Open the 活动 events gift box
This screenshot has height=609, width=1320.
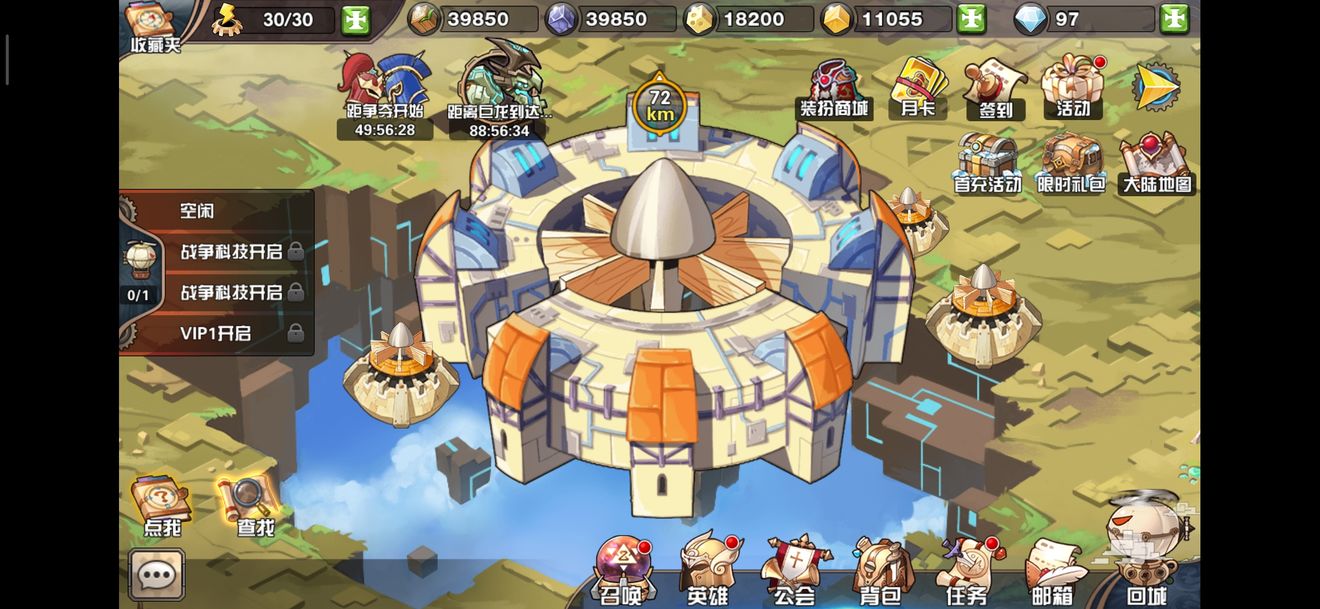(1072, 86)
